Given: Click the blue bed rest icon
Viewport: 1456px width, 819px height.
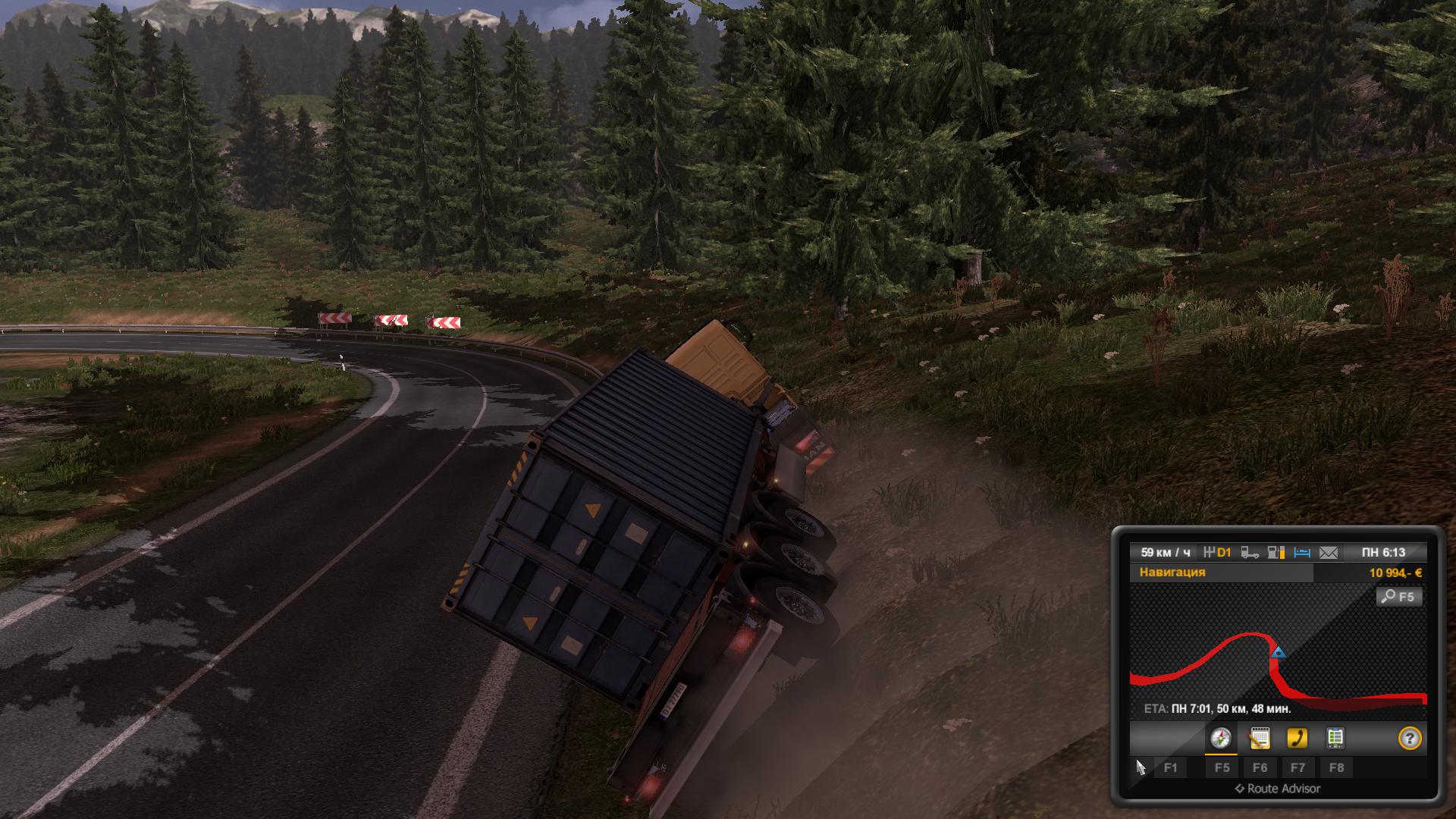Looking at the screenshot, I should point(1302,553).
